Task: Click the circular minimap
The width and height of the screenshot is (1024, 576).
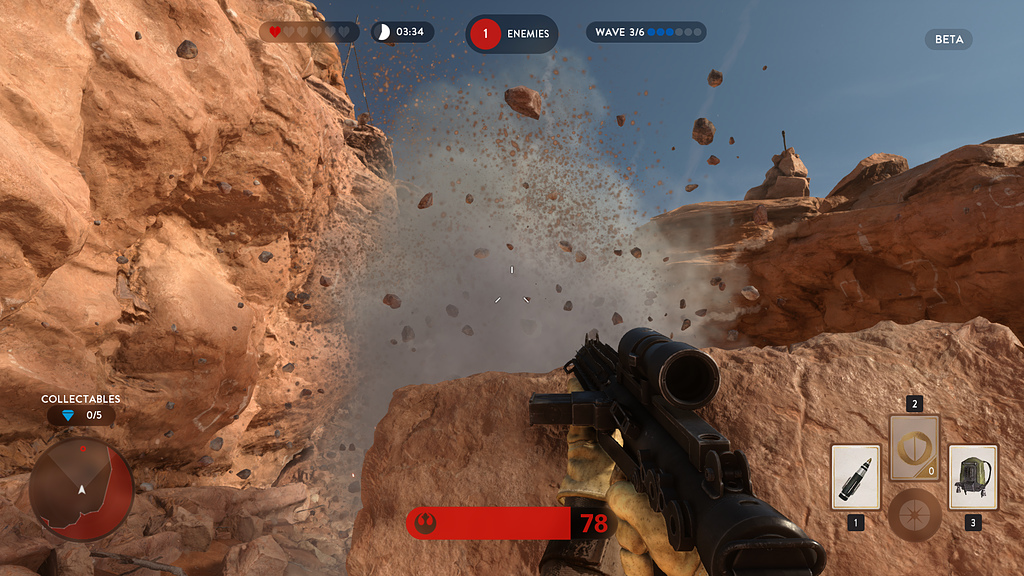Action: [x=81, y=490]
